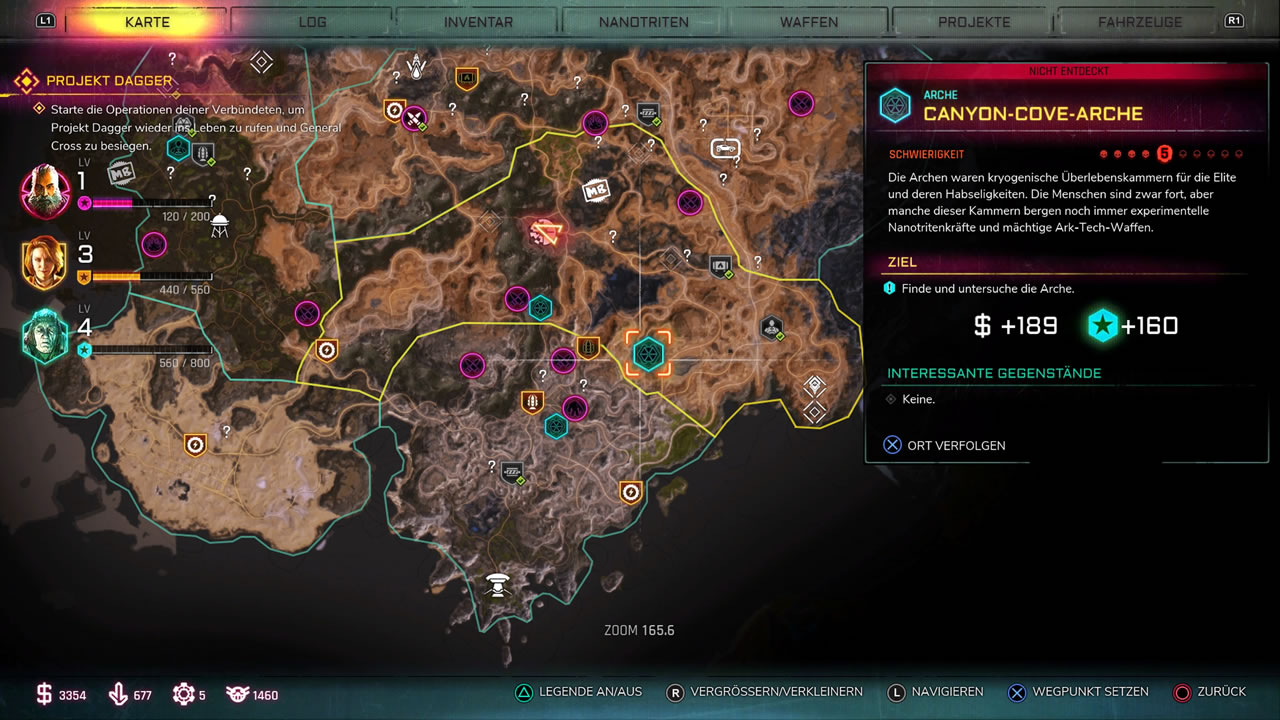Select the satellite dish marker at southern tip
Viewport: 1280px width, 720px height.
(497, 583)
